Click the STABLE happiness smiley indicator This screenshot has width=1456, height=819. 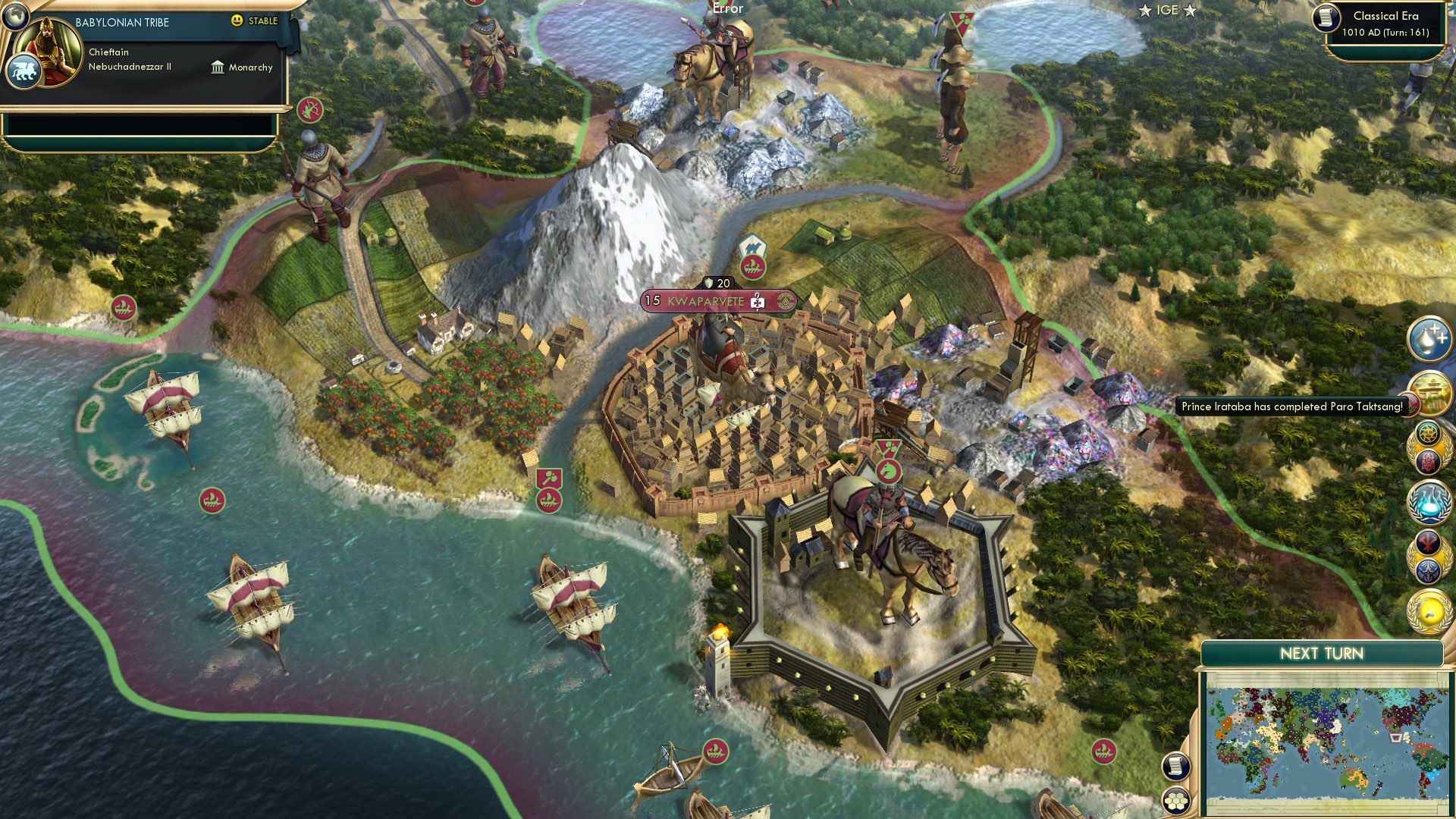point(237,20)
